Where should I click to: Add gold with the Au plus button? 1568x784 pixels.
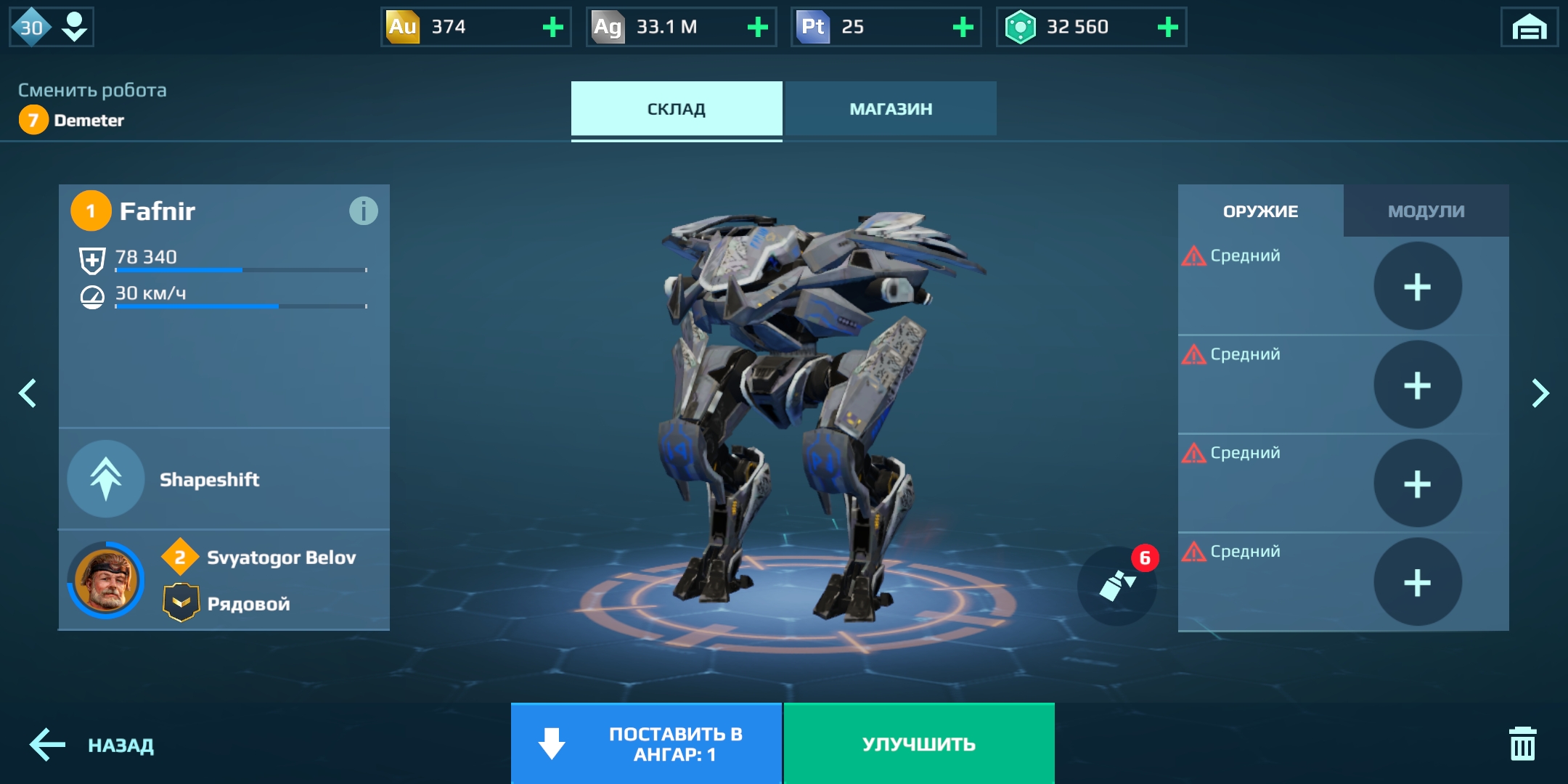[553, 28]
